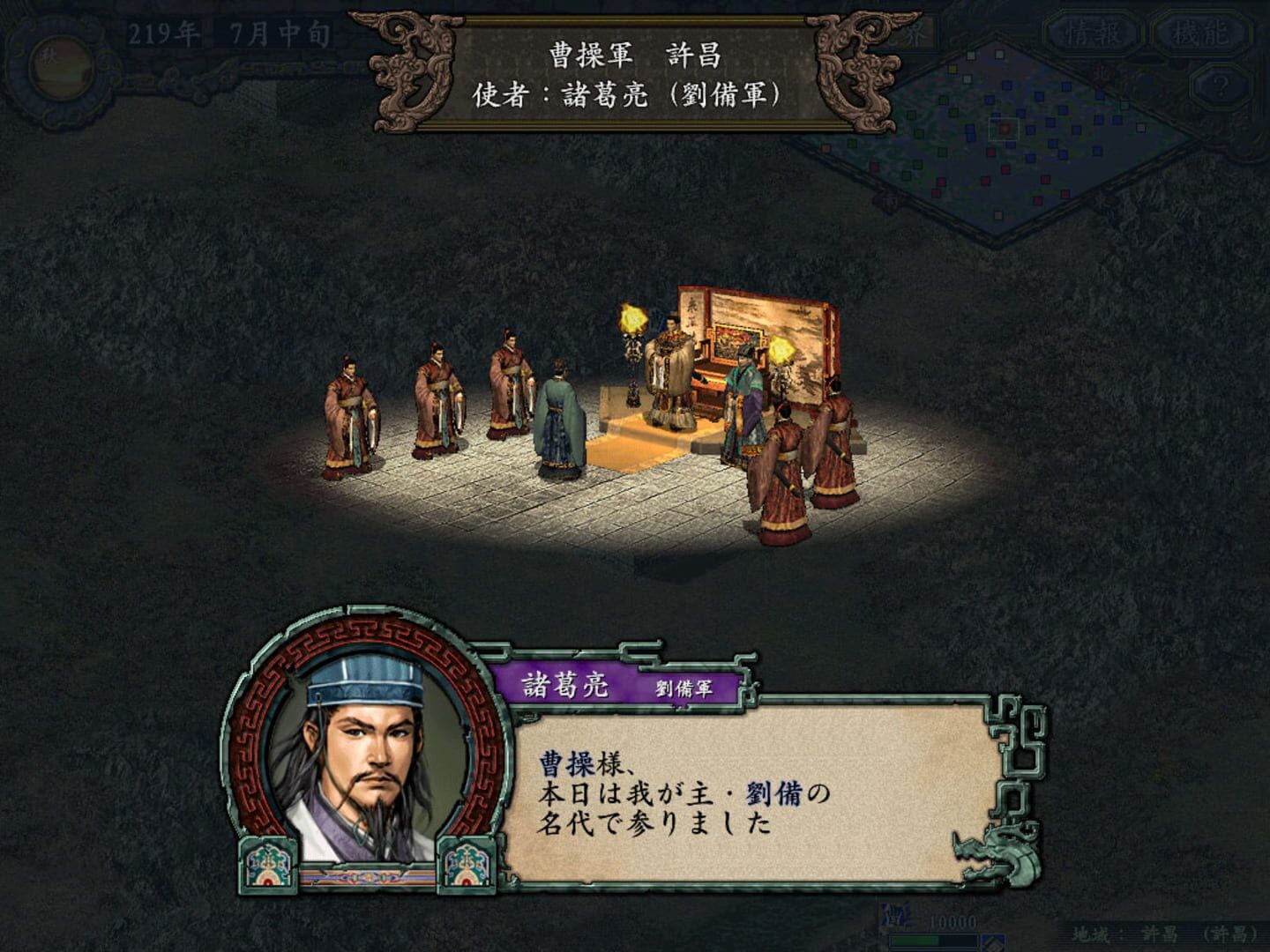Open the 機能 (Functions) menu
1270x952 pixels.
pos(1199,31)
